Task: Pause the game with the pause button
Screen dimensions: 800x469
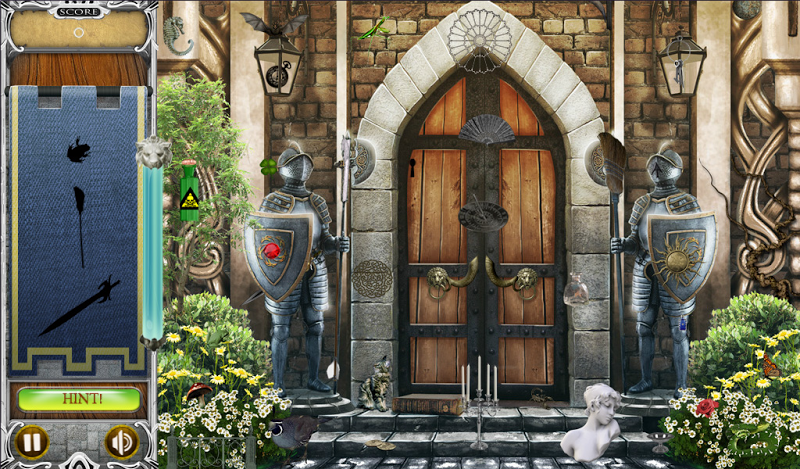Action: [x=33, y=441]
